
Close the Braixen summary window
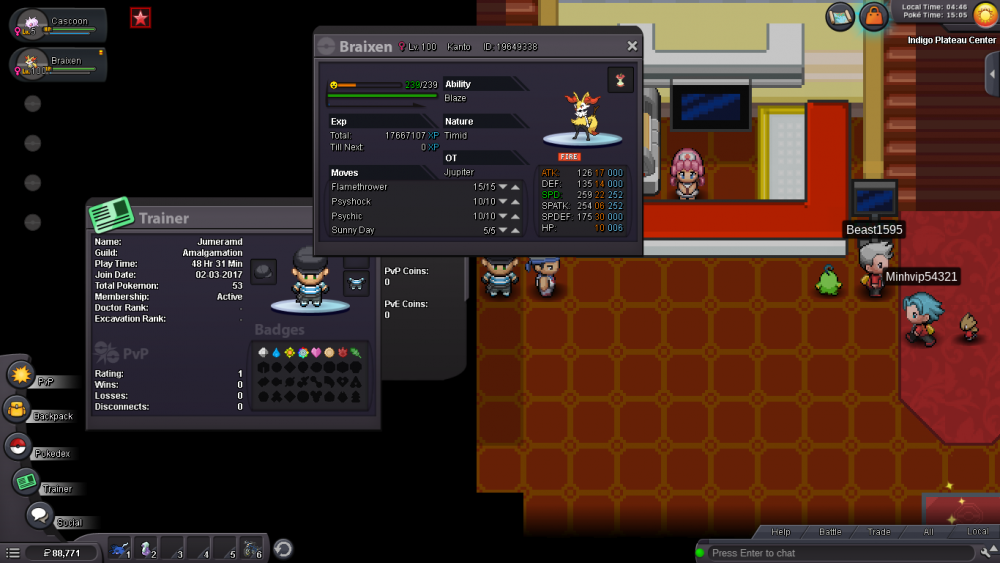(632, 46)
